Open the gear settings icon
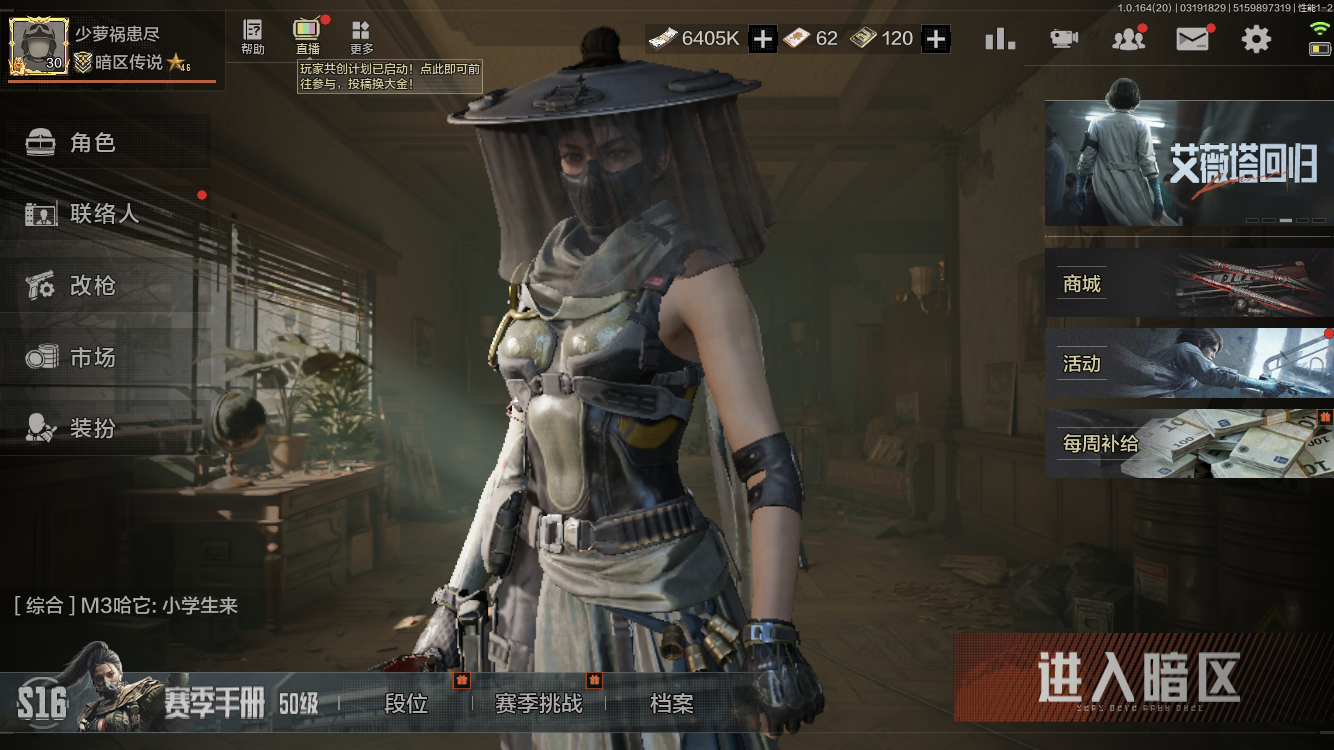The width and height of the screenshot is (1334, 750). click(1256, 39)
